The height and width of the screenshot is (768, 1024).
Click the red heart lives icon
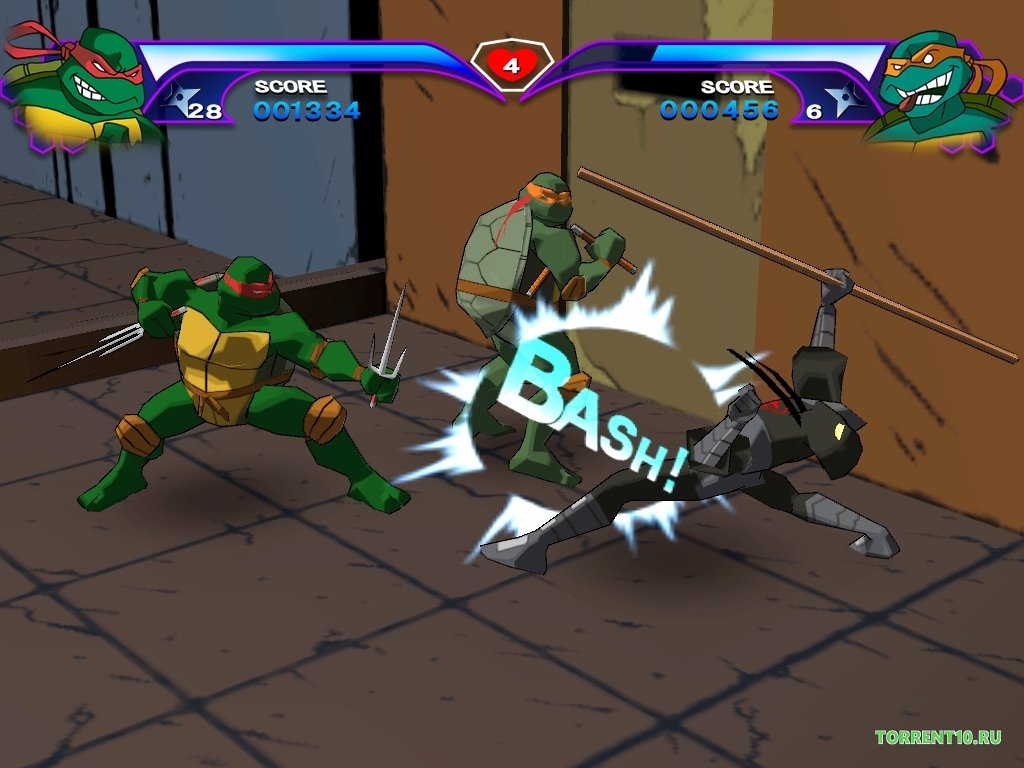click(511, 66)
